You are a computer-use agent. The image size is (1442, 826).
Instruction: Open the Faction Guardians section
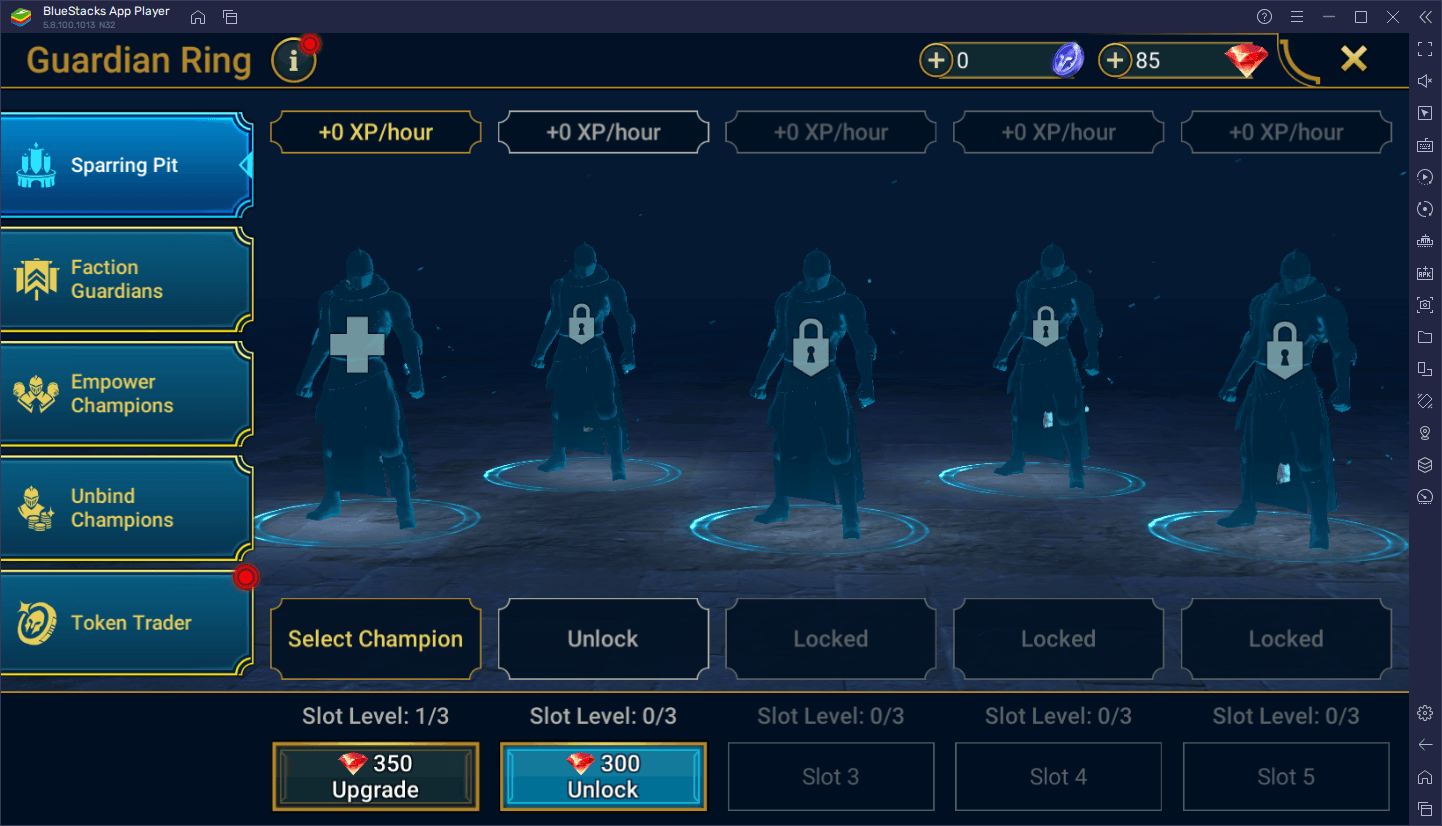point(127,279)
